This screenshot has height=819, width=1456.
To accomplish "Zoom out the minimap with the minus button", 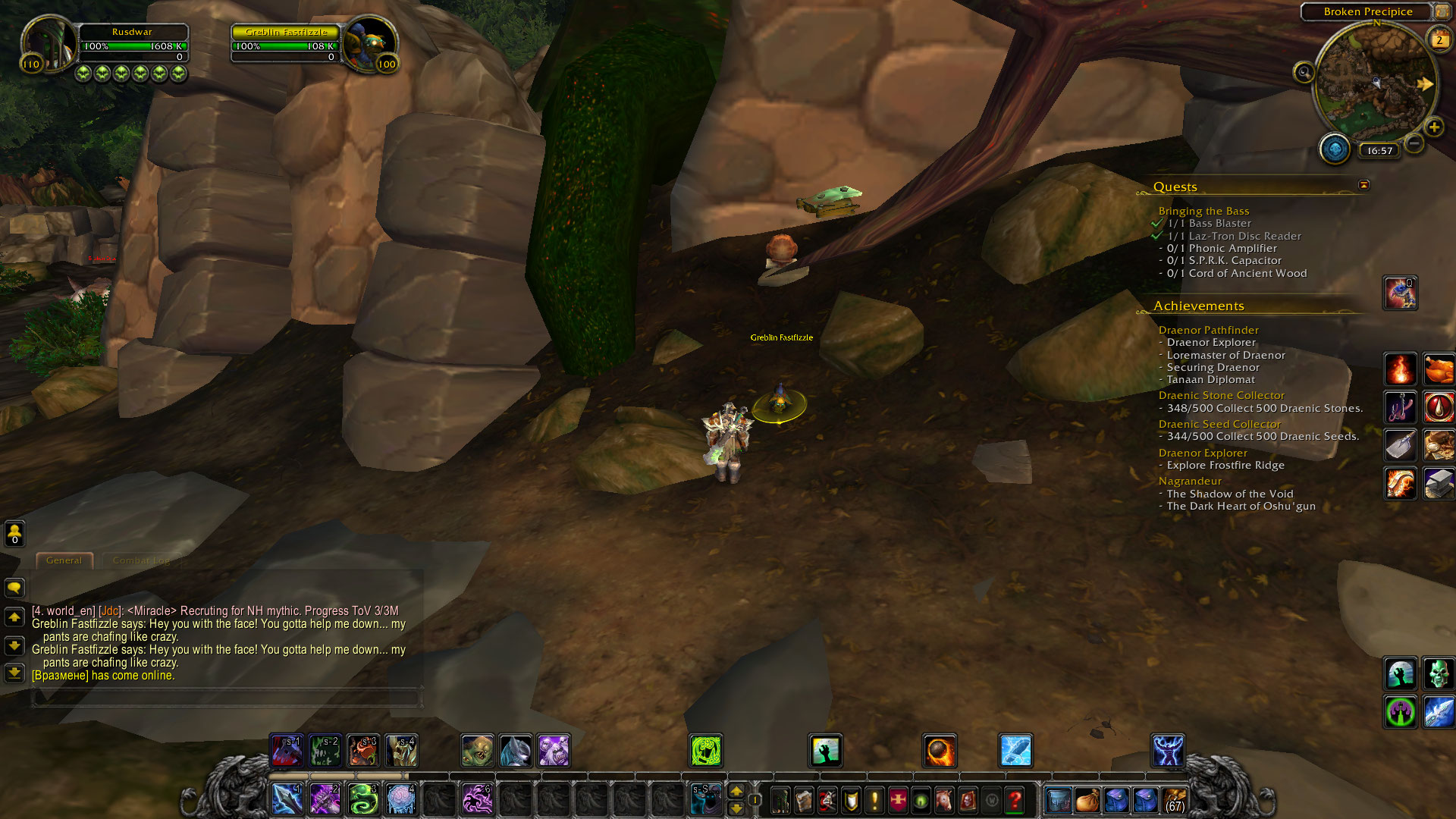I will click(1414, 143).
